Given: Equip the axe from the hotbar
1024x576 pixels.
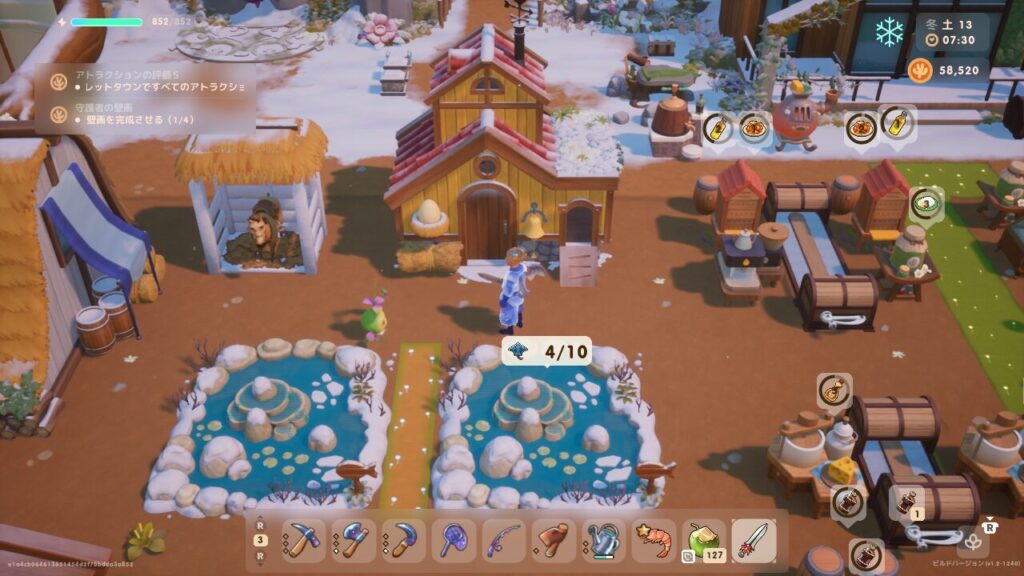Looking at the screenshot, I should point(353,541).
